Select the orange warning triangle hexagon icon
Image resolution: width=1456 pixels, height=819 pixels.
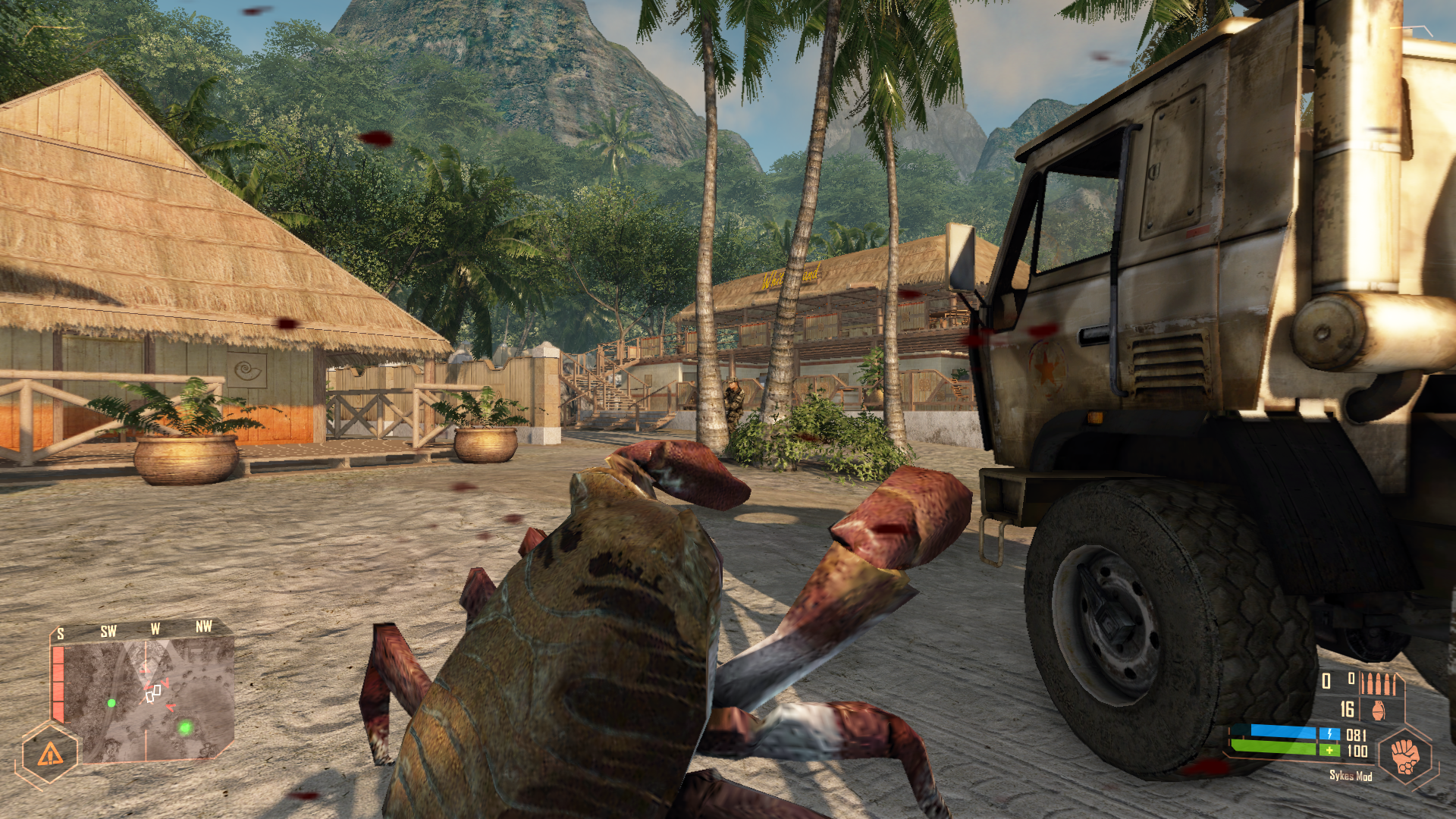[x=50, y=755]
